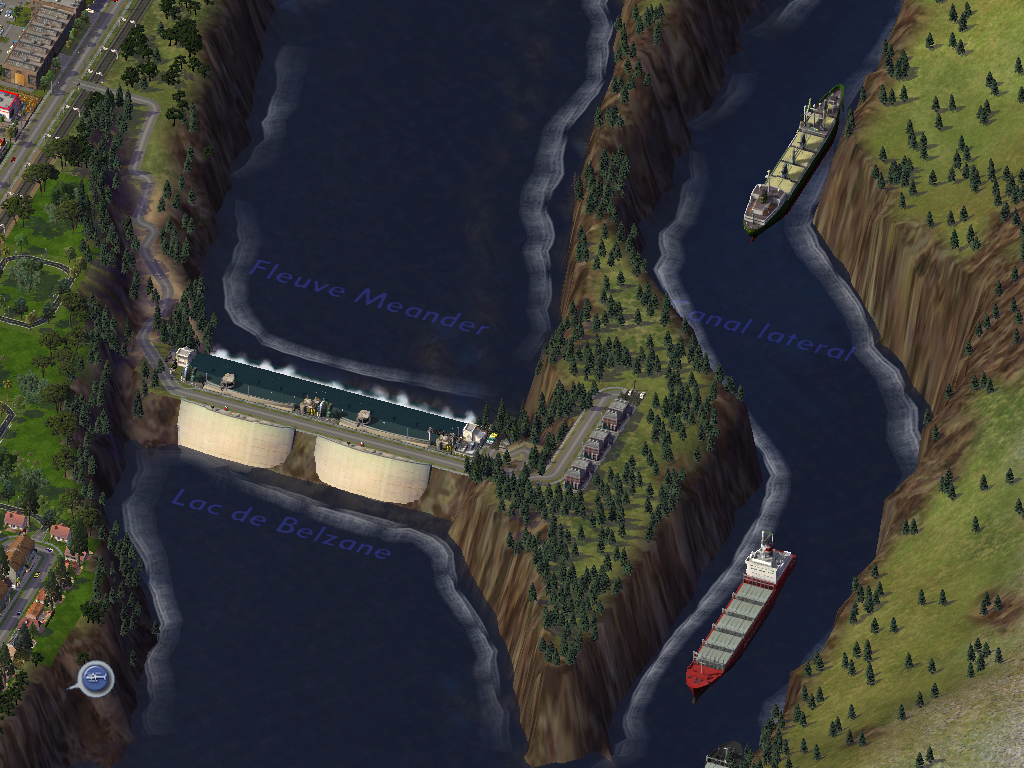Click the blue helicopter speech-bubble marker
1024x768 pixels.
point(95,679)
